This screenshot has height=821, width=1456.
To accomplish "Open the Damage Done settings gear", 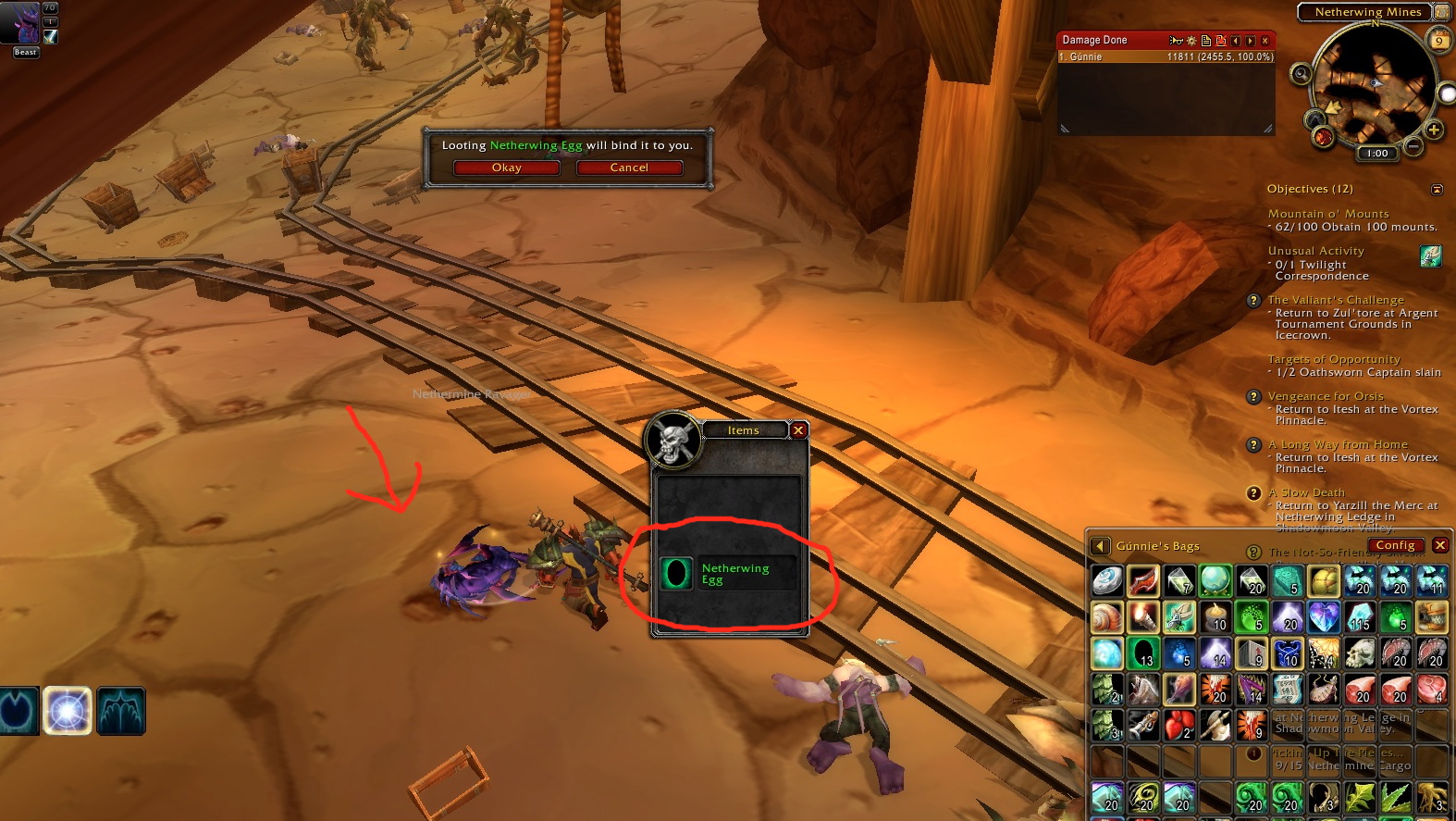I will (1191, 42).
